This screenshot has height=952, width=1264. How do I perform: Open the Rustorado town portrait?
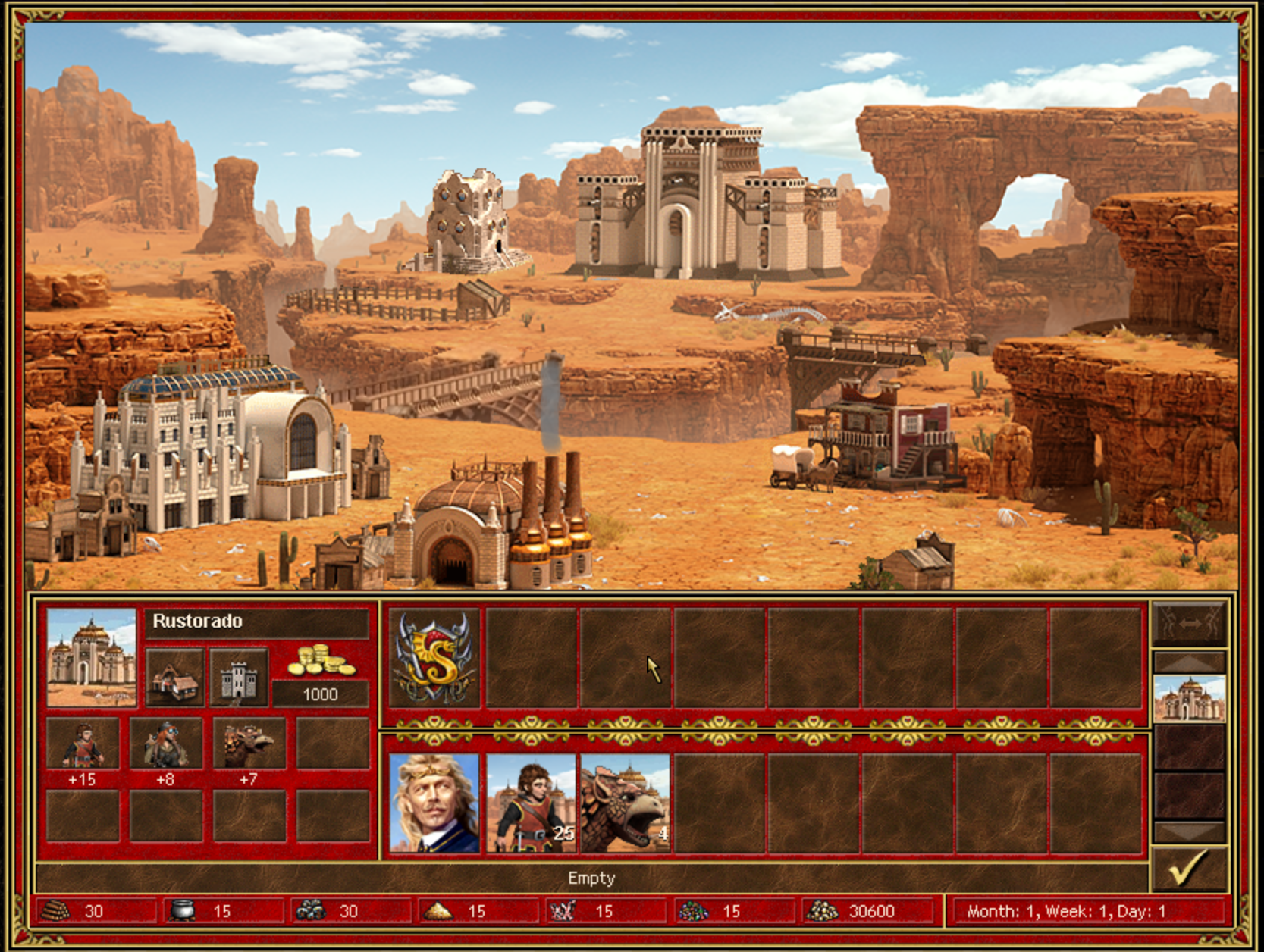(x=92, y=658)
